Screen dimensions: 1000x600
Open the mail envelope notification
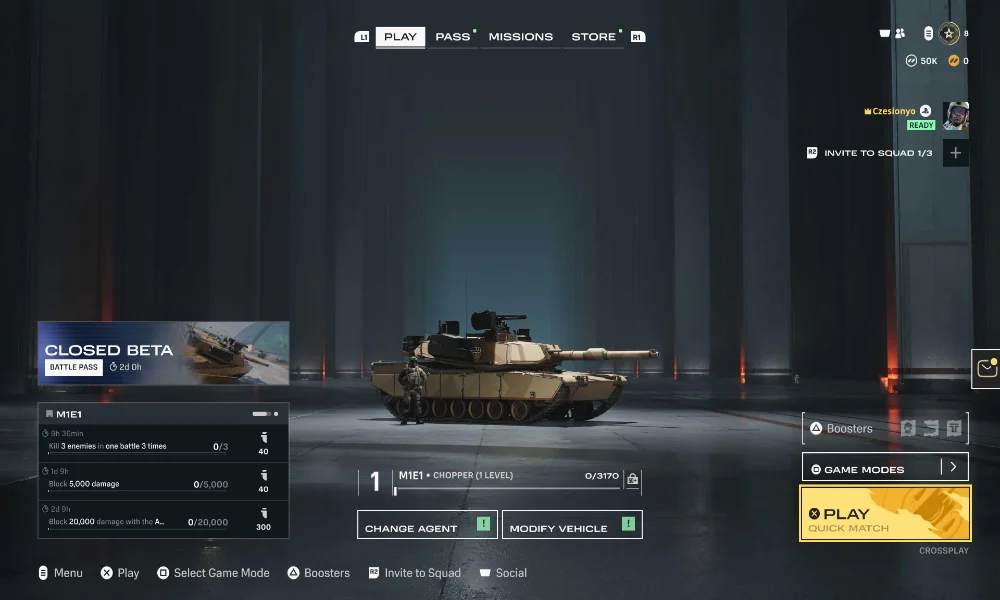(x=987, y=368)
